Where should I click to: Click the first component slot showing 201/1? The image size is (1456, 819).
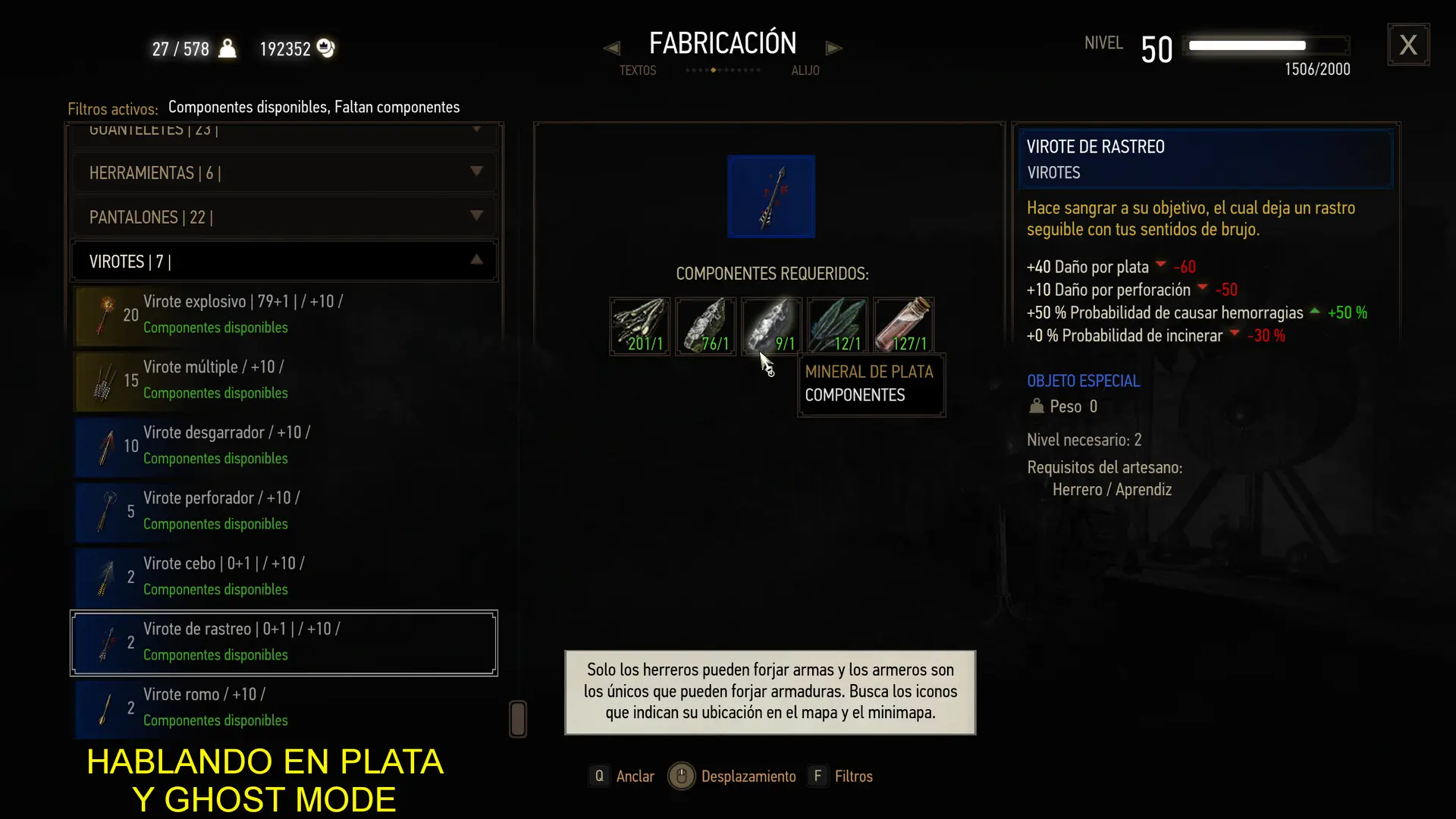tap(639, 326)
